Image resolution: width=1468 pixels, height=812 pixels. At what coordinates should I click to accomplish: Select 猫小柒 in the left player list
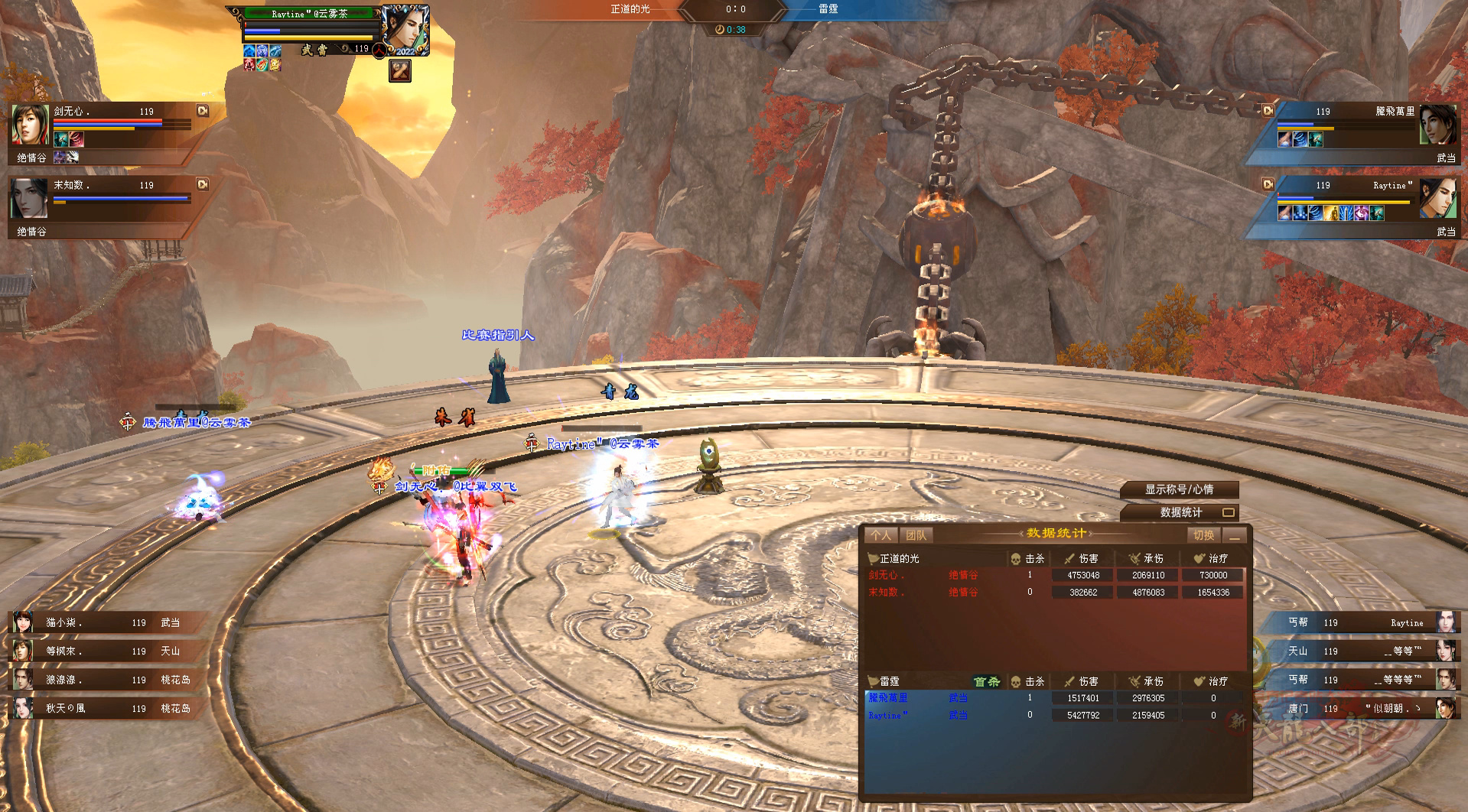107,622
